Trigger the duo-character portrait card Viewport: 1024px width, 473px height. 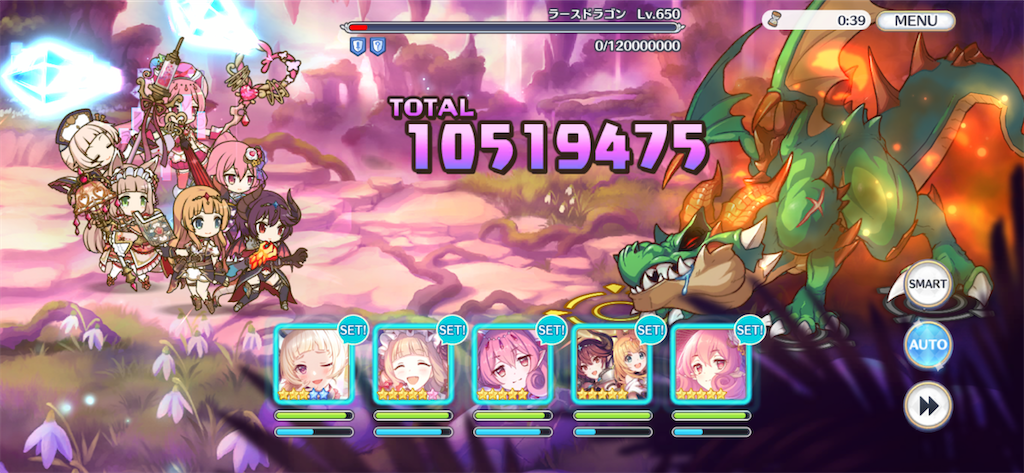[610, 364]
